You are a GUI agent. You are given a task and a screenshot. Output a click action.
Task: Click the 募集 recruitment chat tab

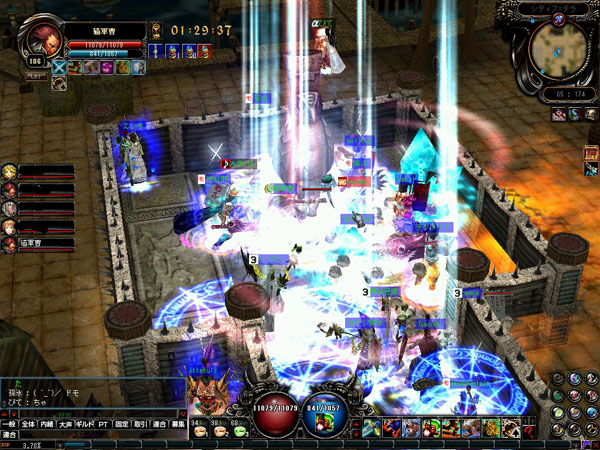[177, 424]
